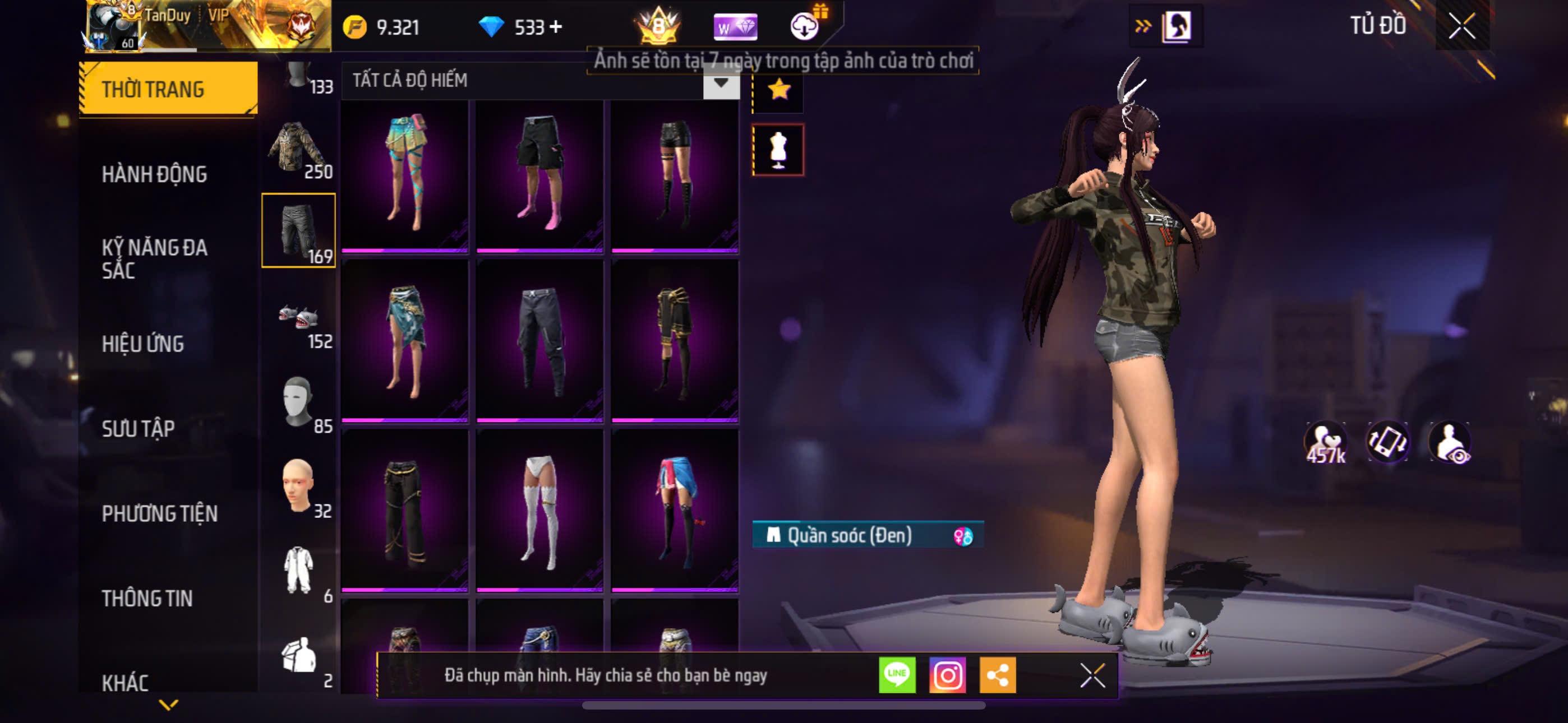
Task: Pick the black cargo shorts with pink socks
Action: (x=539, y=175)
